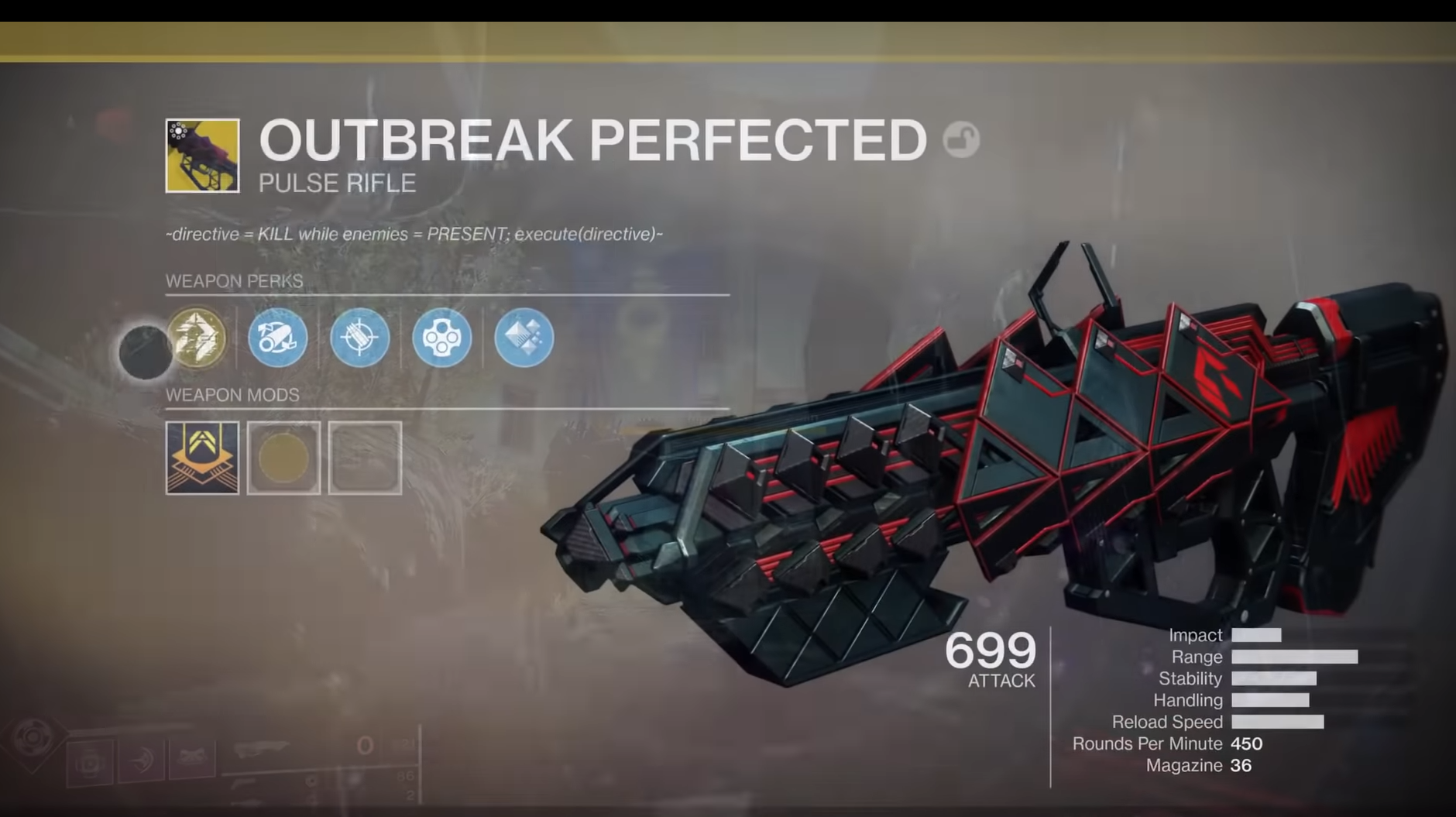Viewport: 1456px width, 817px height.
Task: Select the PULSE RIFLE type label
Action: [336, 184]
